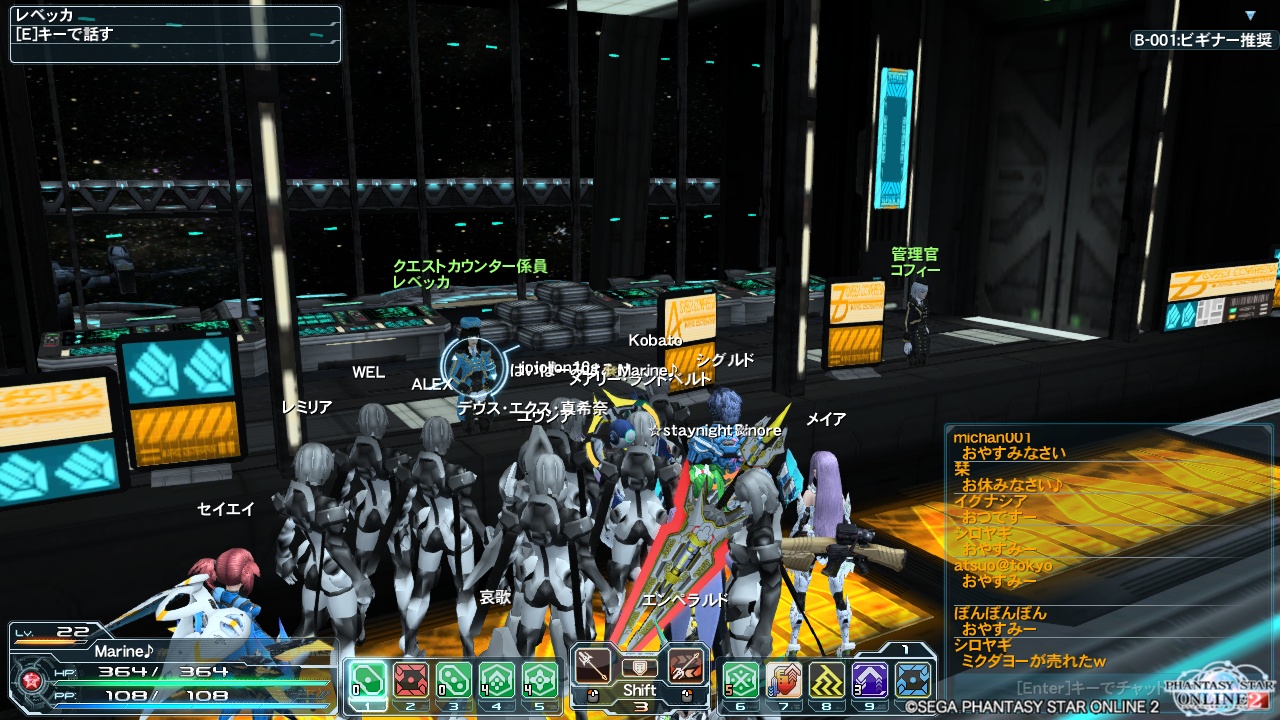Click the right spear photon art icon
Screen dimensions: 1280x720
tap(686, 666)
